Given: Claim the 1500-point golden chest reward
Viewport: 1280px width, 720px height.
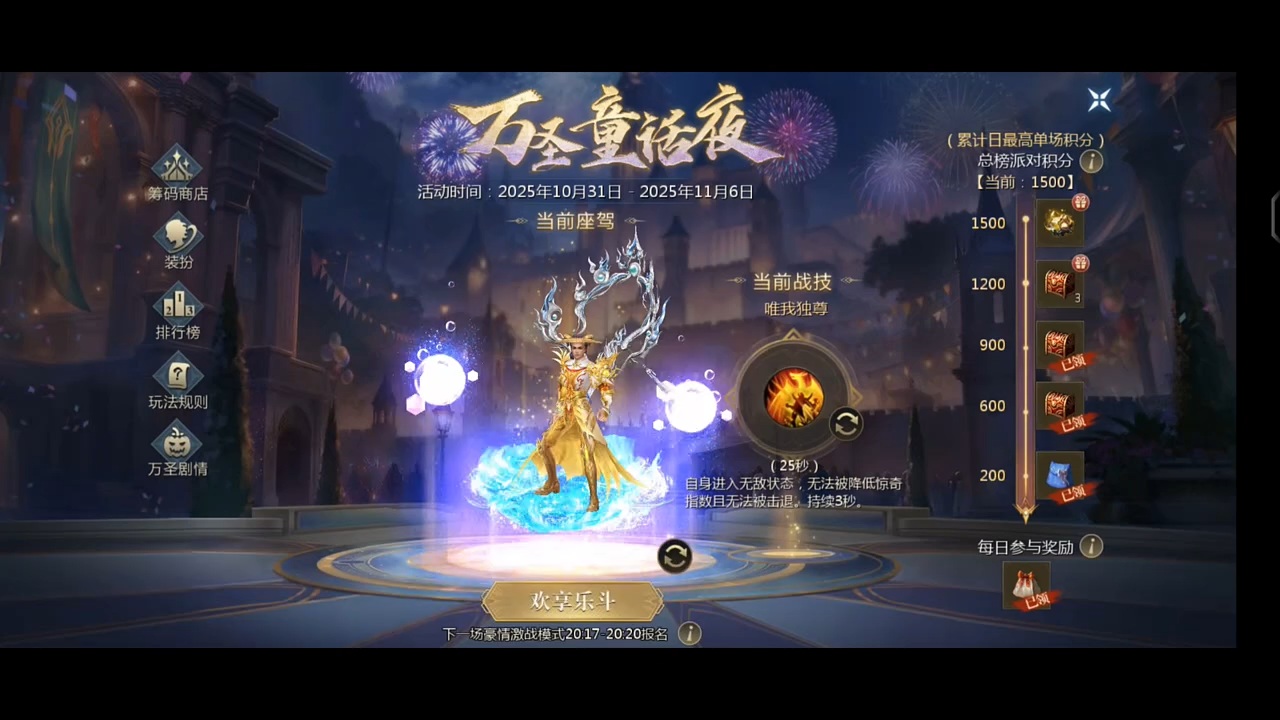Looking at the screenshot, I should coord(1059,223).
